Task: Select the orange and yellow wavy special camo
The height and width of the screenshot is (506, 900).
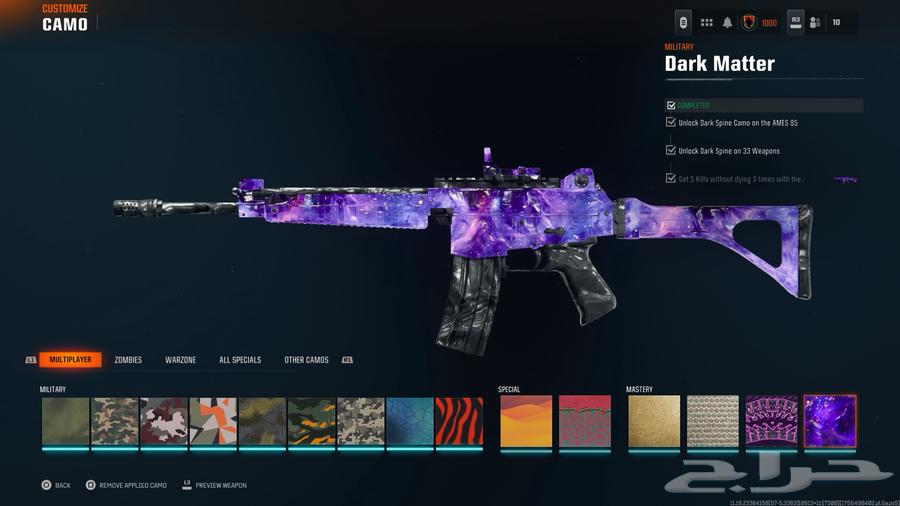Action: 526,421
